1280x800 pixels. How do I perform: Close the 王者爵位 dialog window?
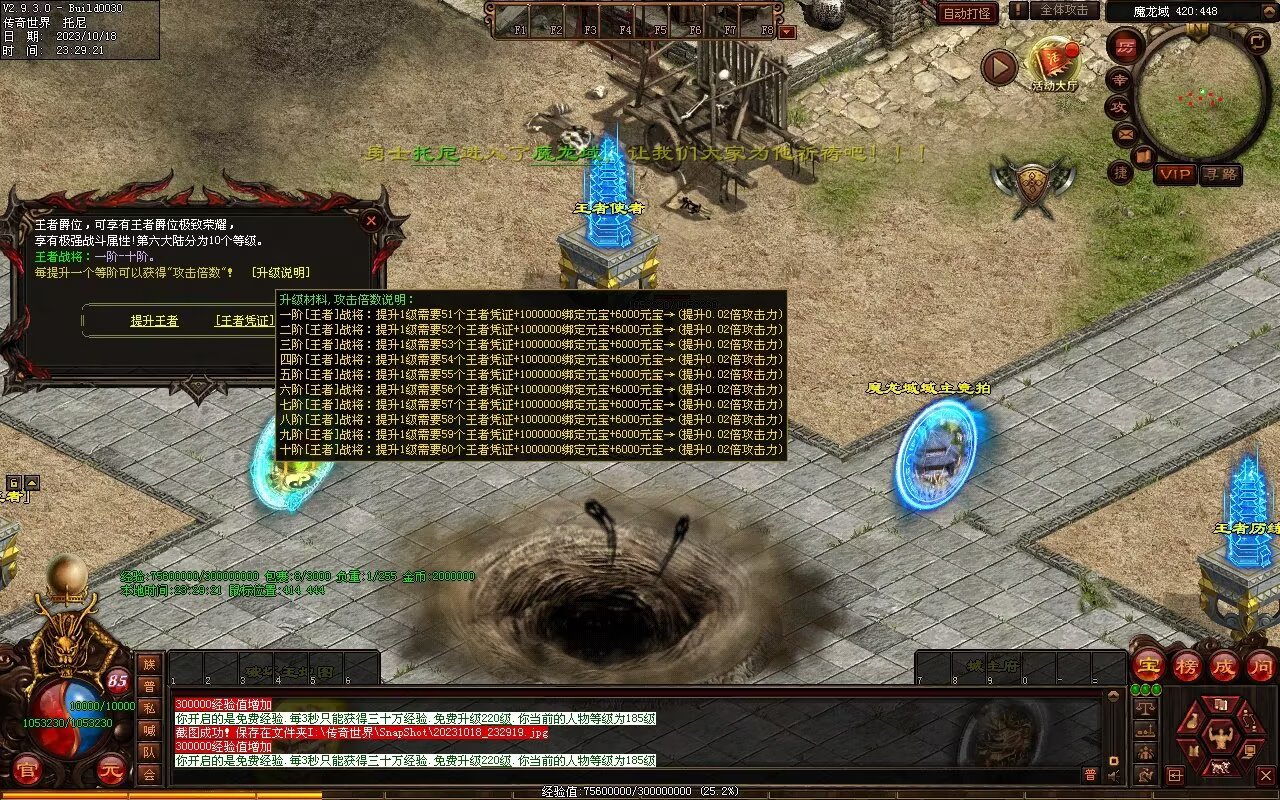[x=371, y=221]
